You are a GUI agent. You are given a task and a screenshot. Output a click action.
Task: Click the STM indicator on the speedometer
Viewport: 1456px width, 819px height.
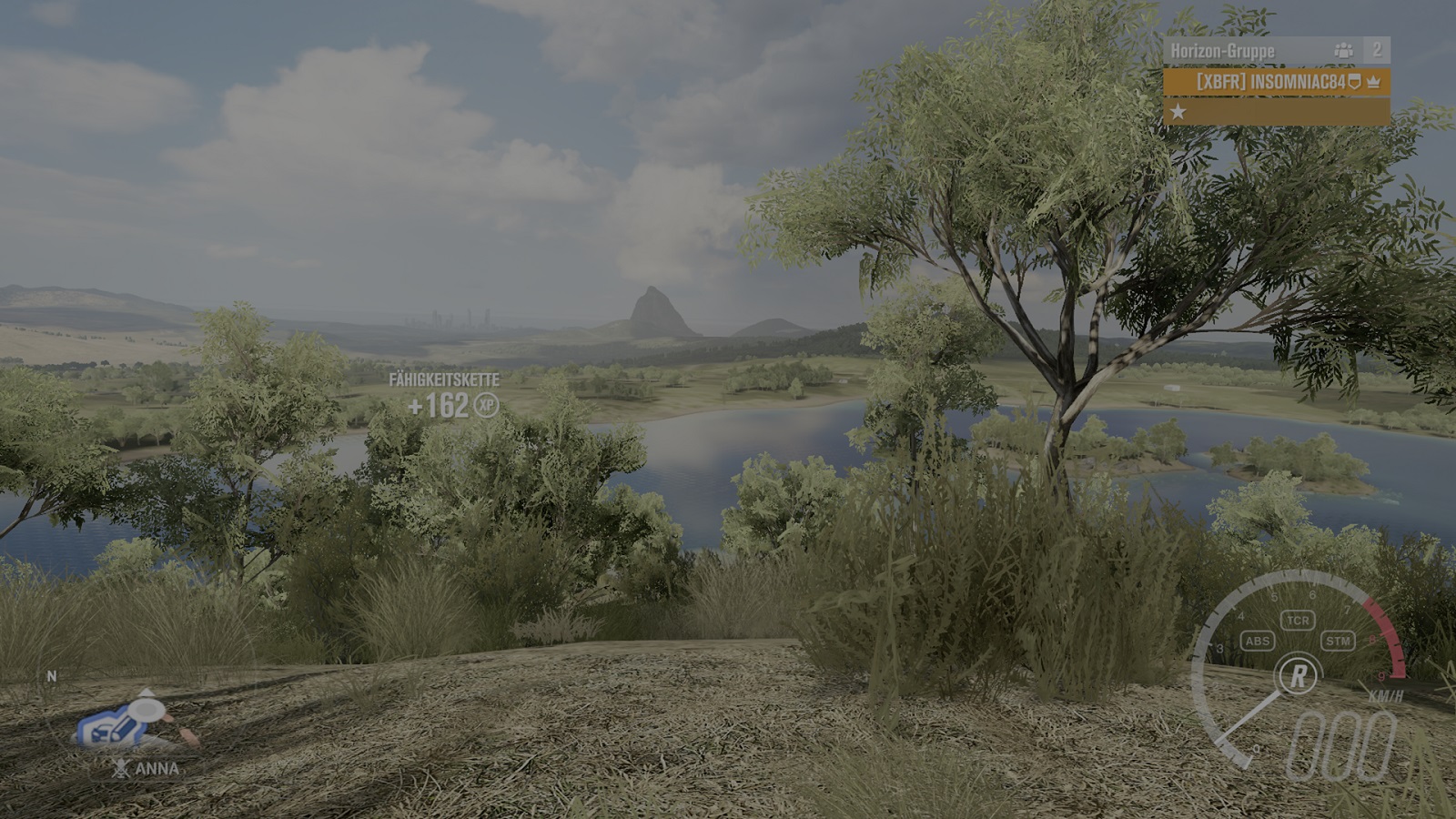tap(1338, 641)
